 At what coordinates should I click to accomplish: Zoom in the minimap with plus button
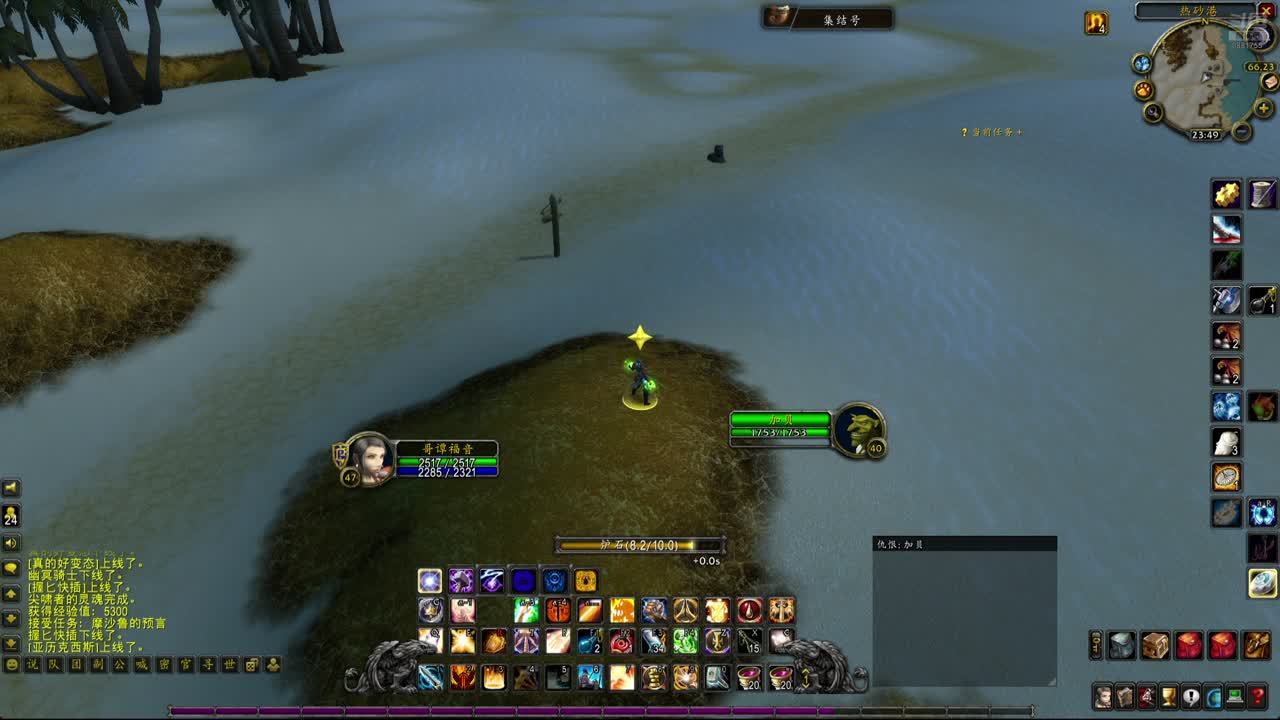tap(1263, 108)
